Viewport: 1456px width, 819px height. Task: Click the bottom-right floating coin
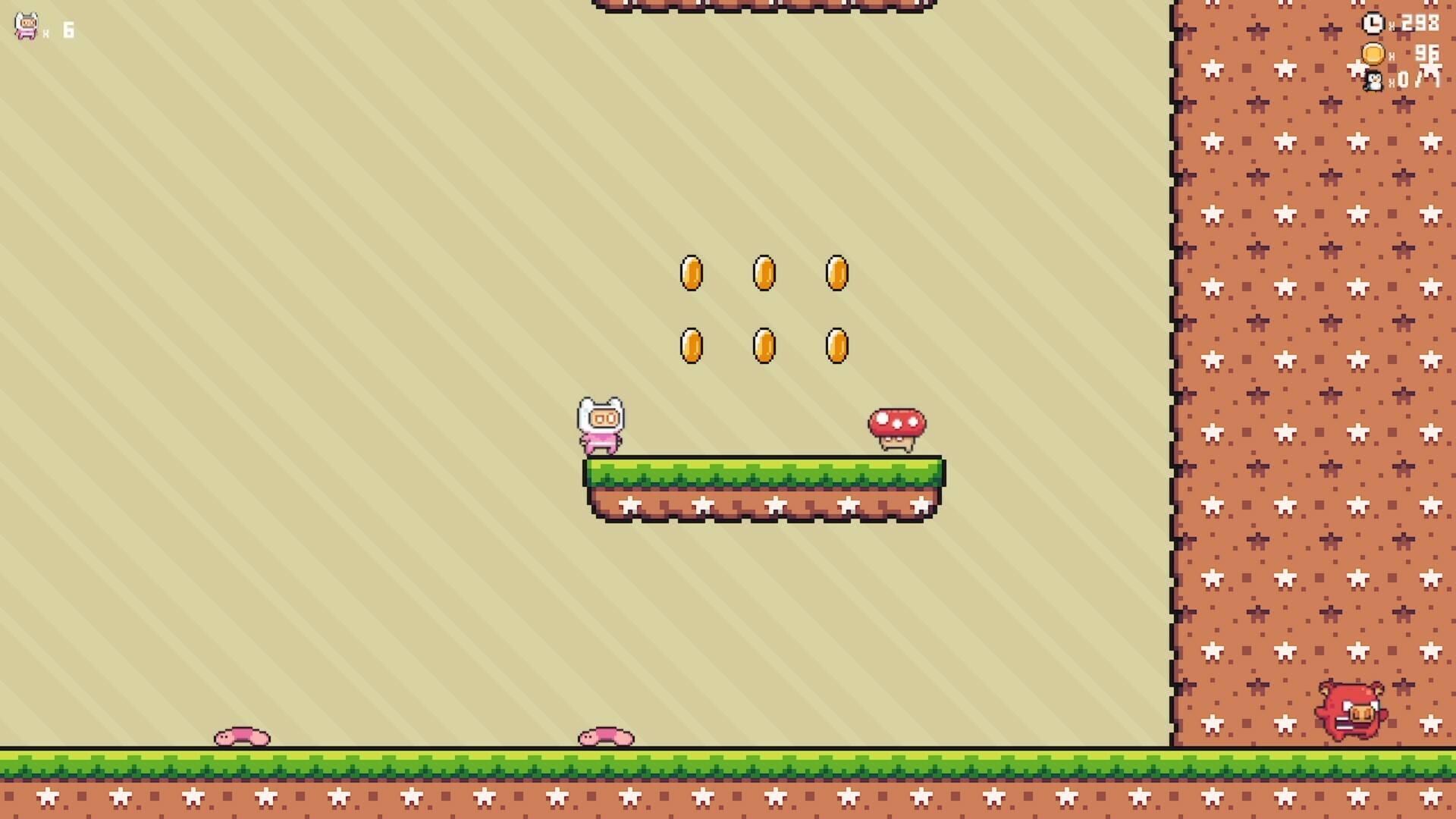(837, 345)
